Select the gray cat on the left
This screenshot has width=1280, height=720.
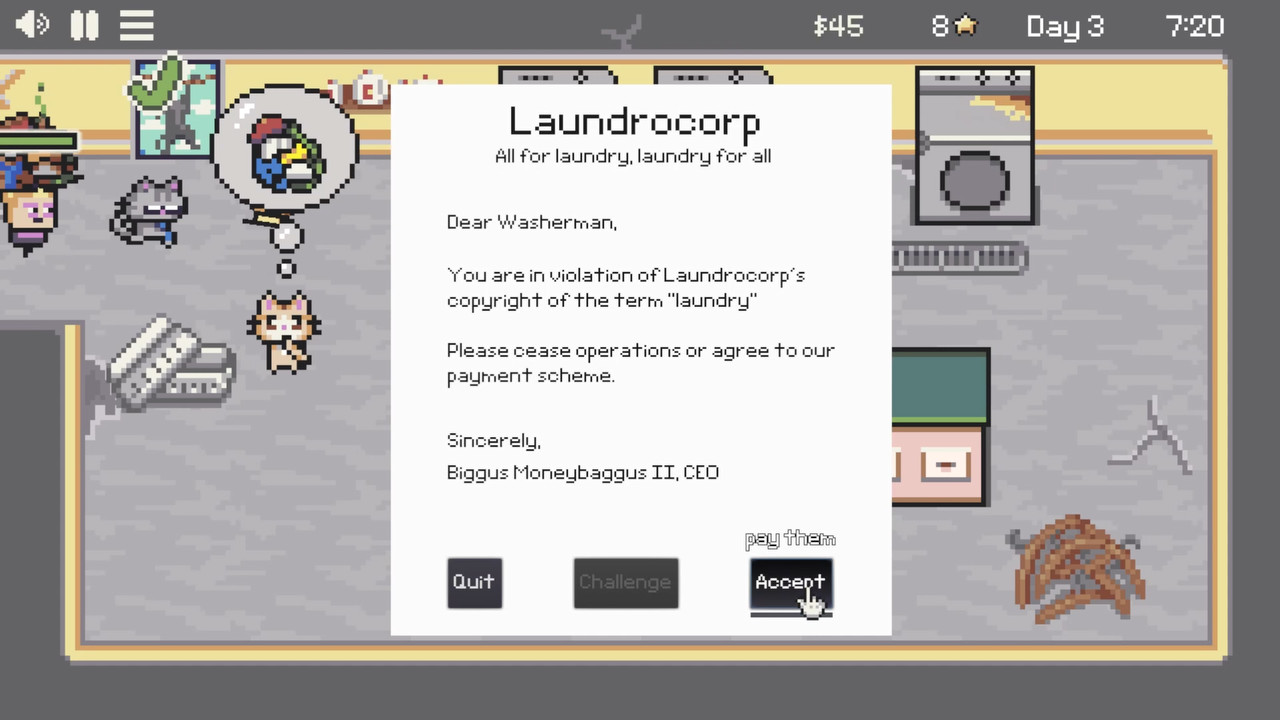[152, 210]
